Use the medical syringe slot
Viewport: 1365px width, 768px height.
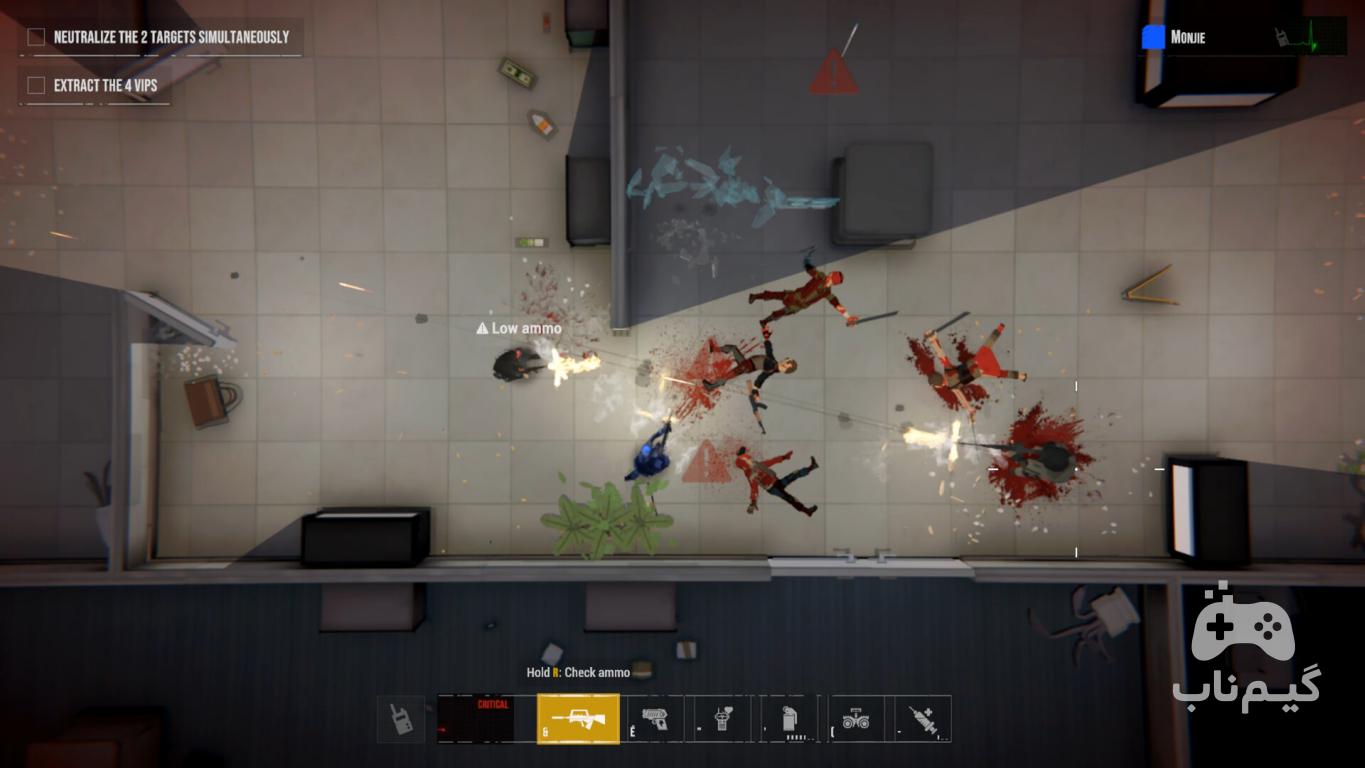click(922, 718)
